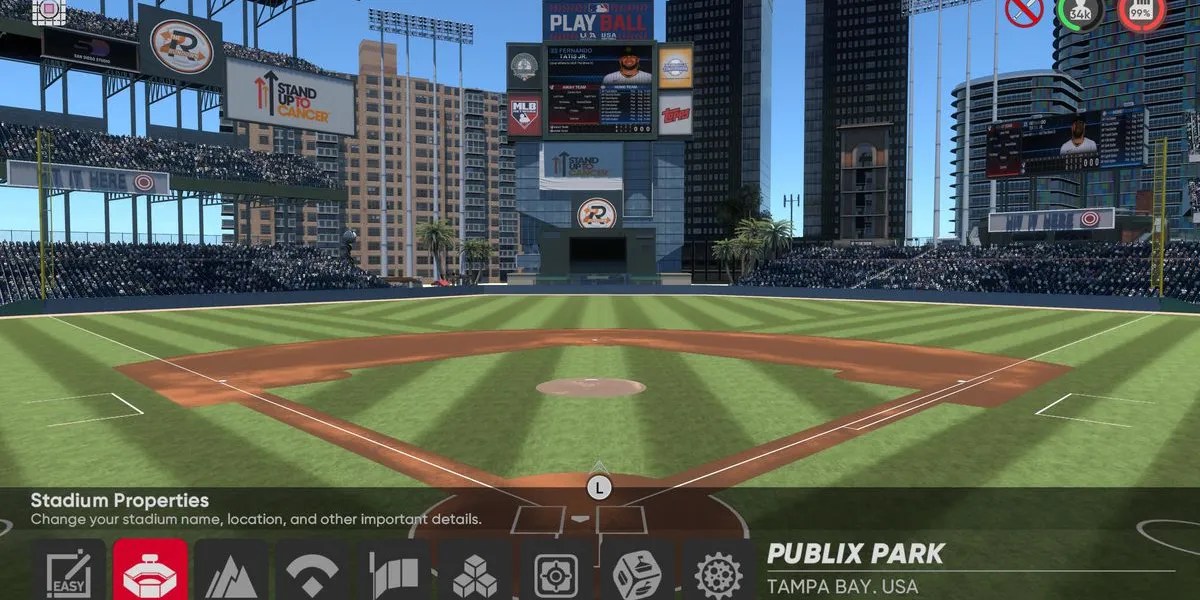Open the Easy edit mode tool
Viewport: 1200px width, 600px height.
tap(68, 572)
